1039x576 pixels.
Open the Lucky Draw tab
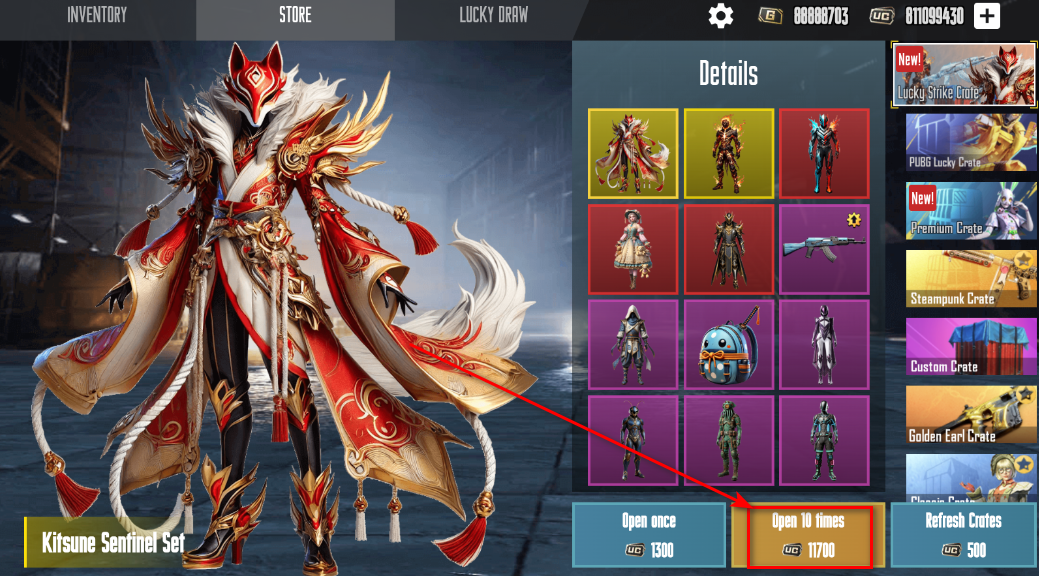point(493,15)
